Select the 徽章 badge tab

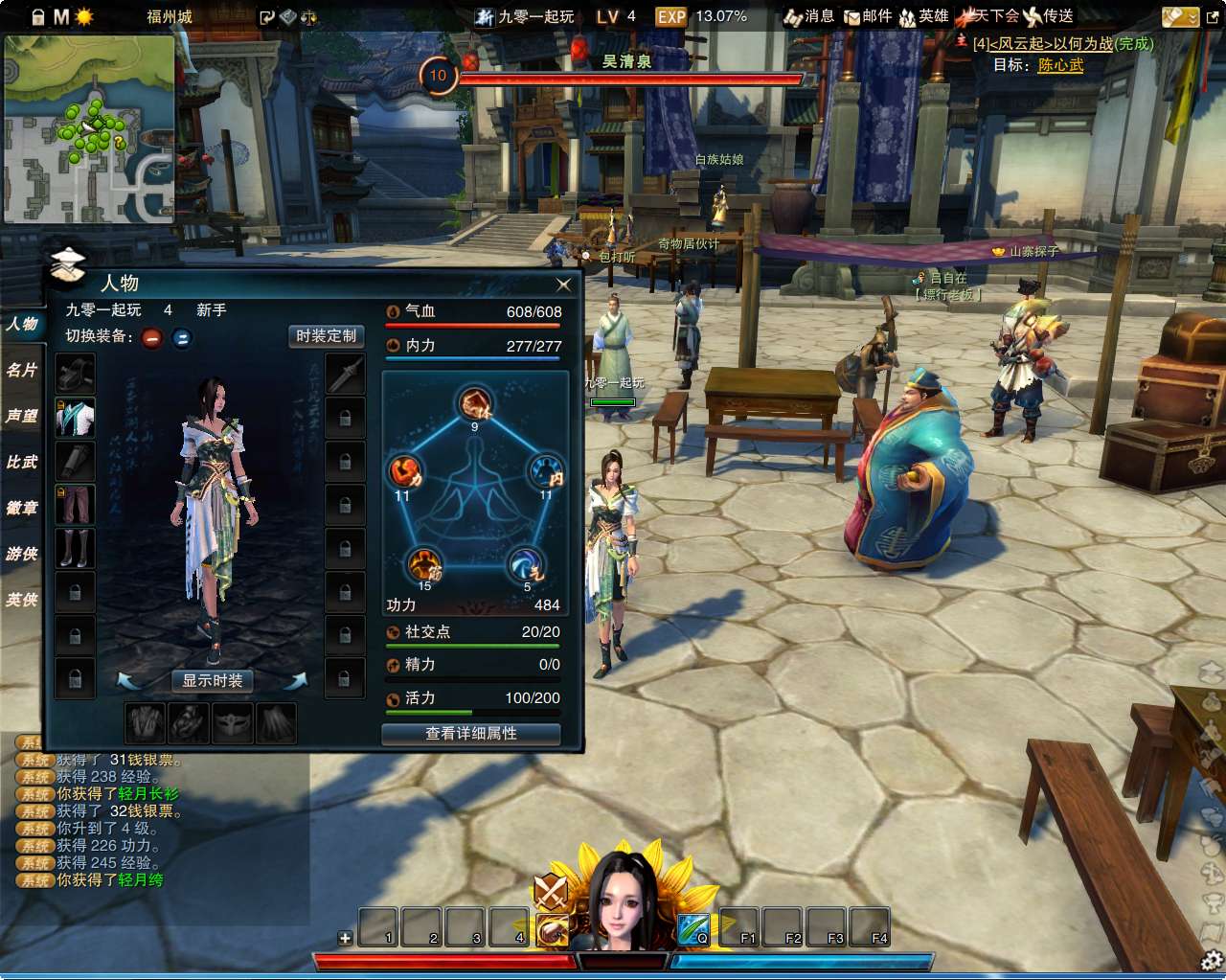(x=22, y=508)
